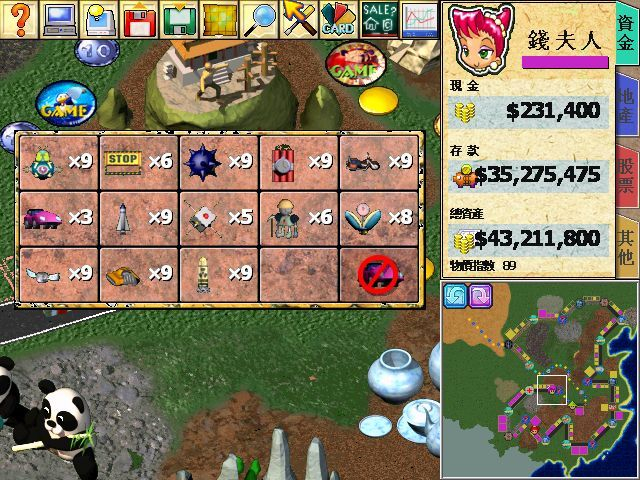This screenshot has height=480, width=640.
Task: Cancel with the red prohibition icon
Action: 381,272
